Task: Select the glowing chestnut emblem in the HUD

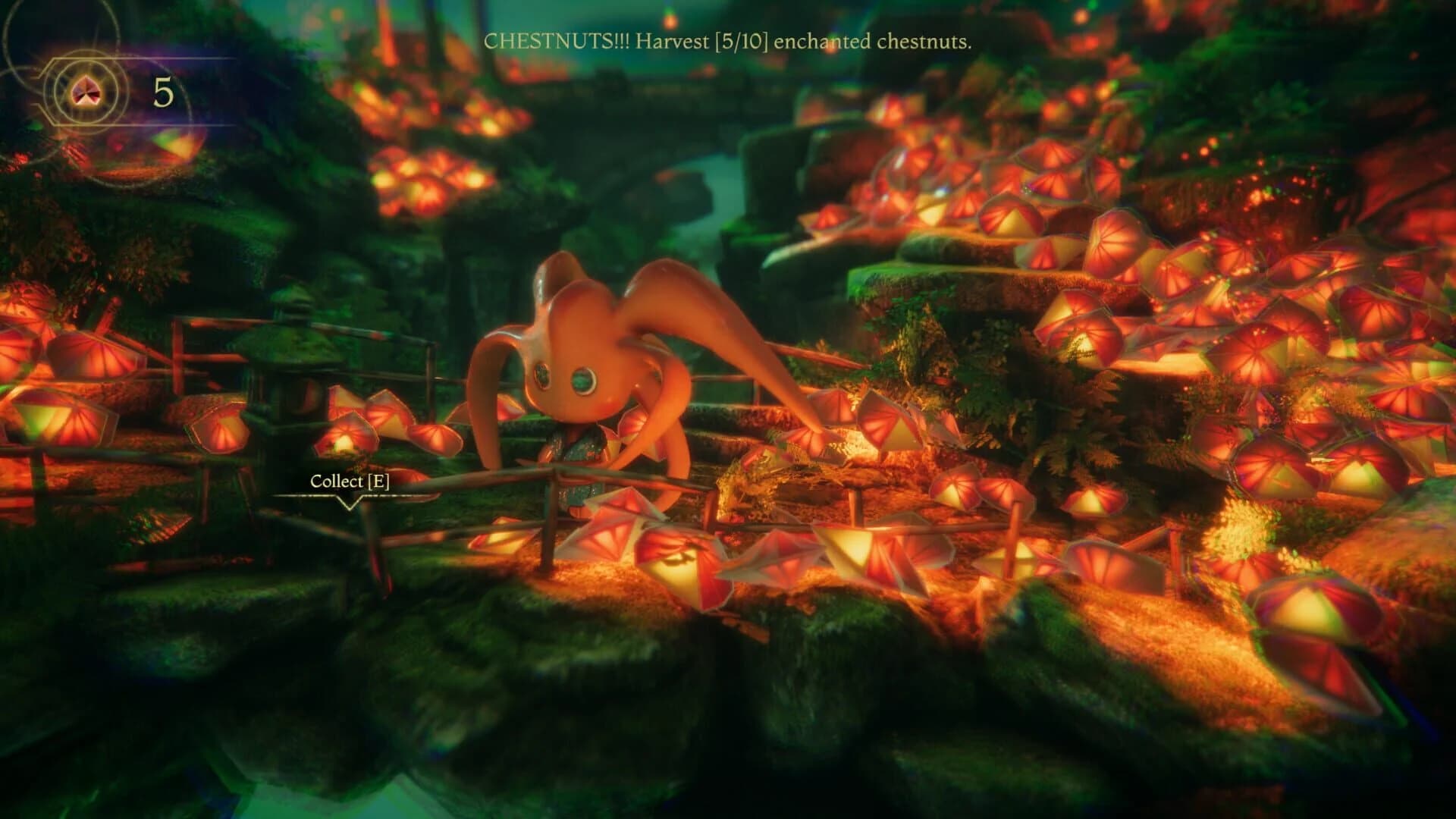Action: [x=85, y=91]
